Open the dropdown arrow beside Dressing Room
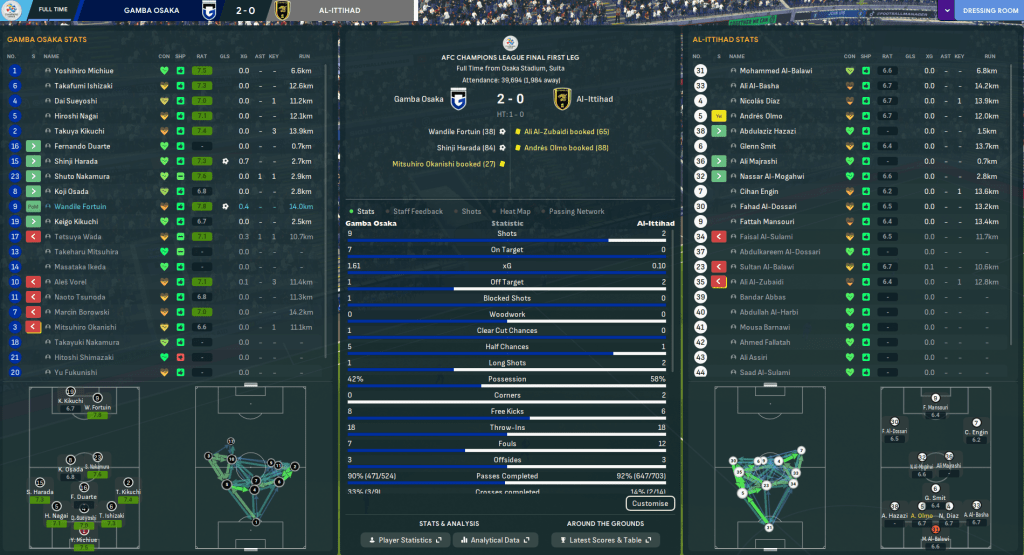 [x=946, y=11]
